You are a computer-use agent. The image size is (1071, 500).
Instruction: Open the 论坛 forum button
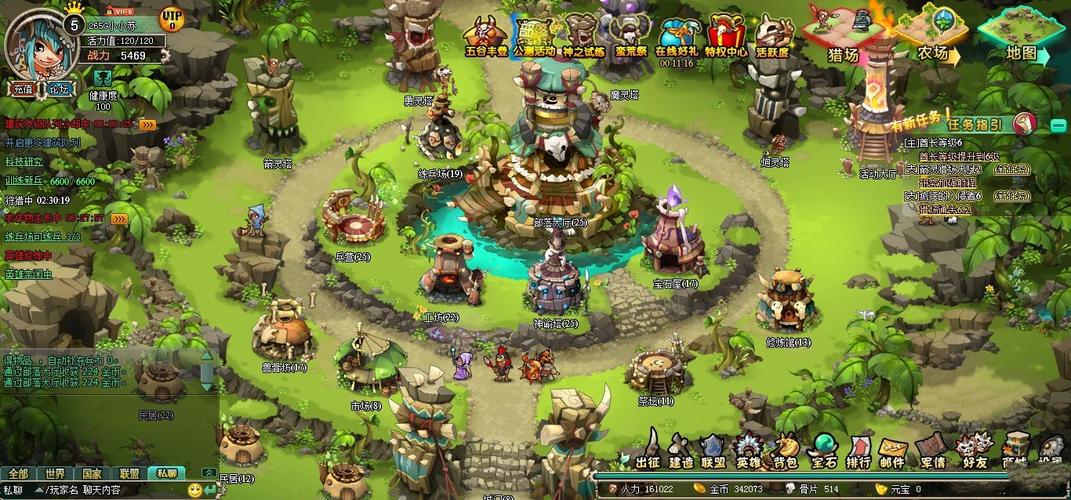(57, 88)
